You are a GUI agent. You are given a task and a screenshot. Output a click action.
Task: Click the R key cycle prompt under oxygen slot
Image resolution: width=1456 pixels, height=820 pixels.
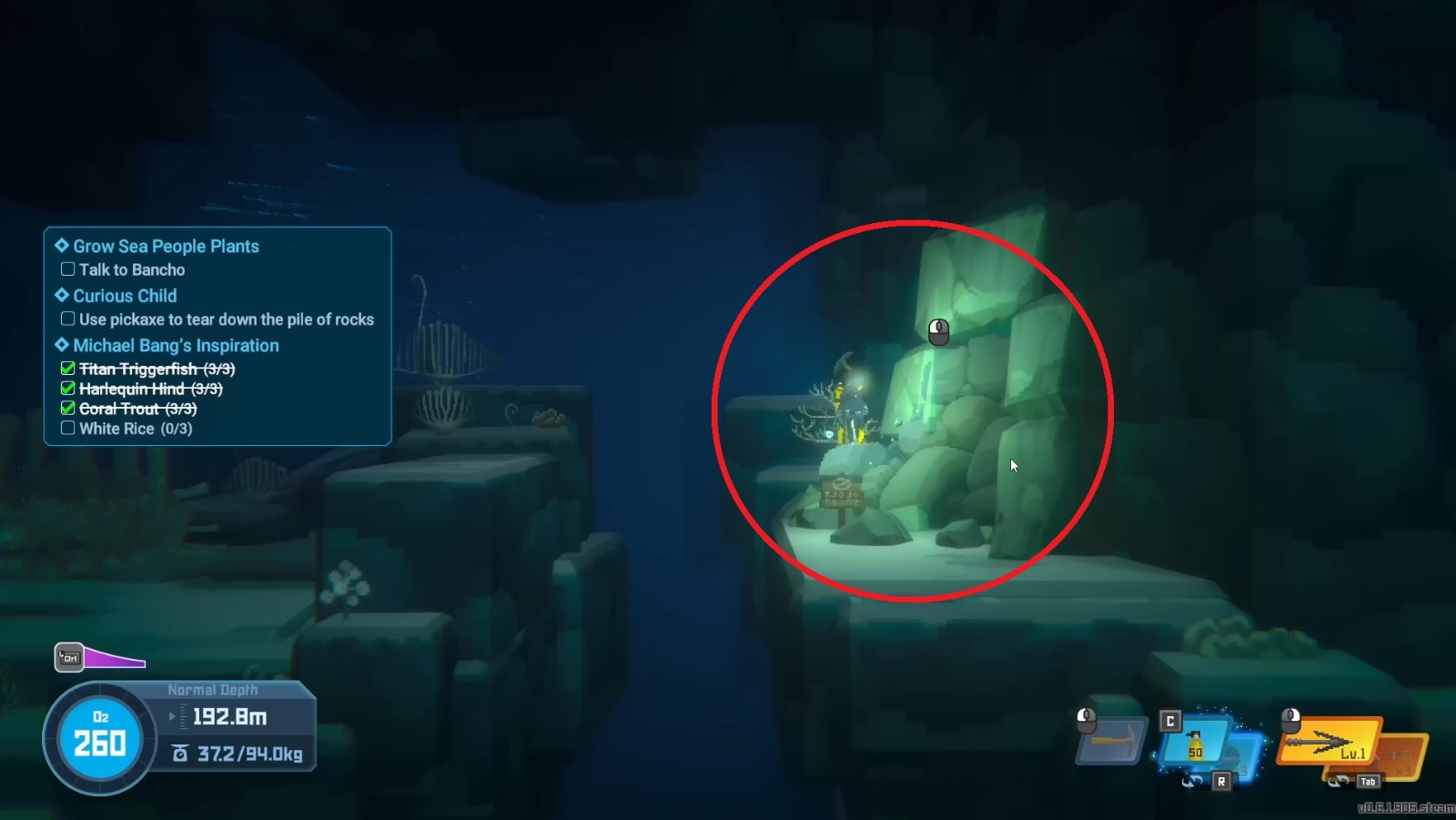point(1222,781)
